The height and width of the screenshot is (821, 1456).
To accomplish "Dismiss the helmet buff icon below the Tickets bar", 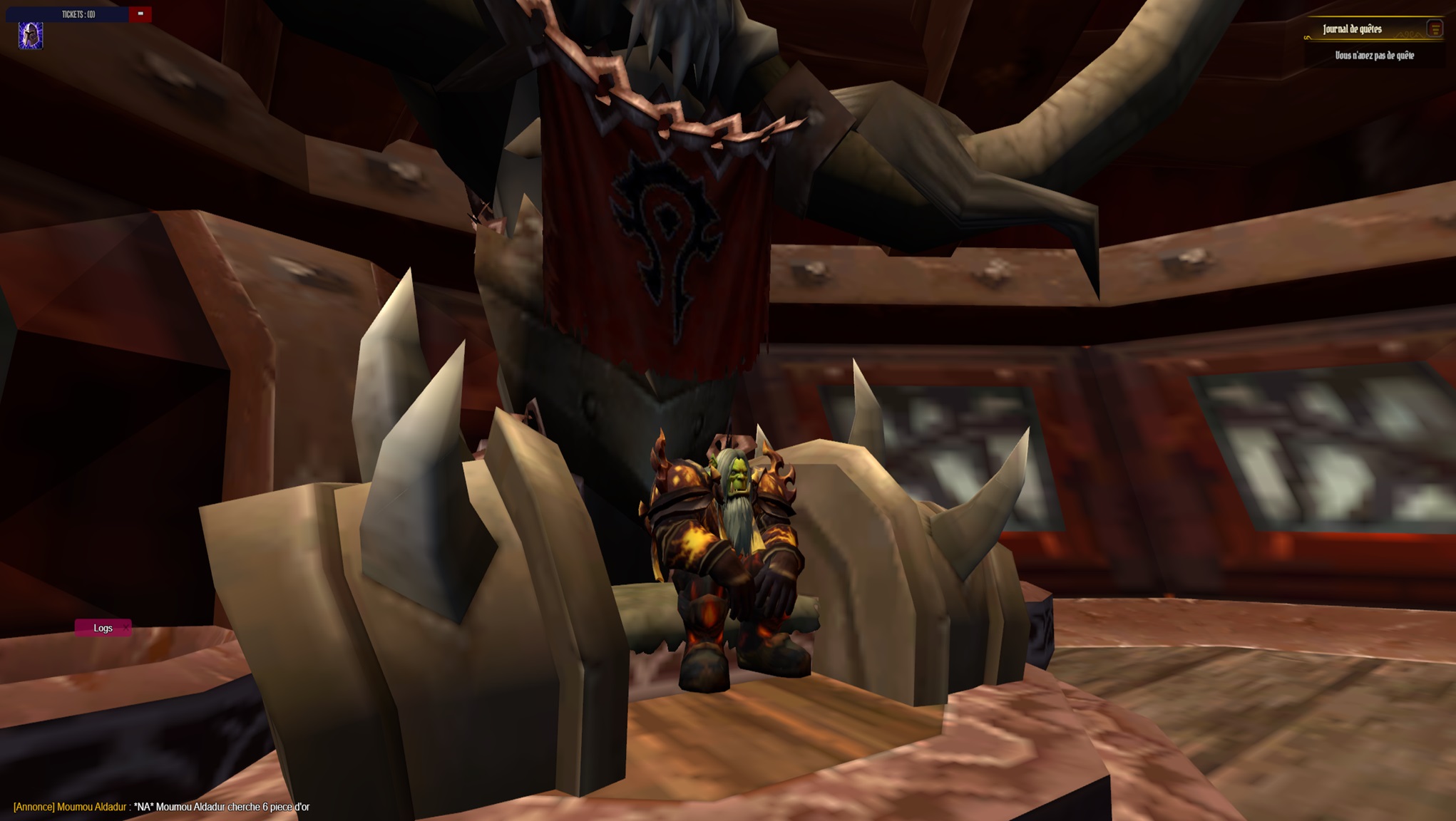I will pyautogui.click(x=31, y=36).
